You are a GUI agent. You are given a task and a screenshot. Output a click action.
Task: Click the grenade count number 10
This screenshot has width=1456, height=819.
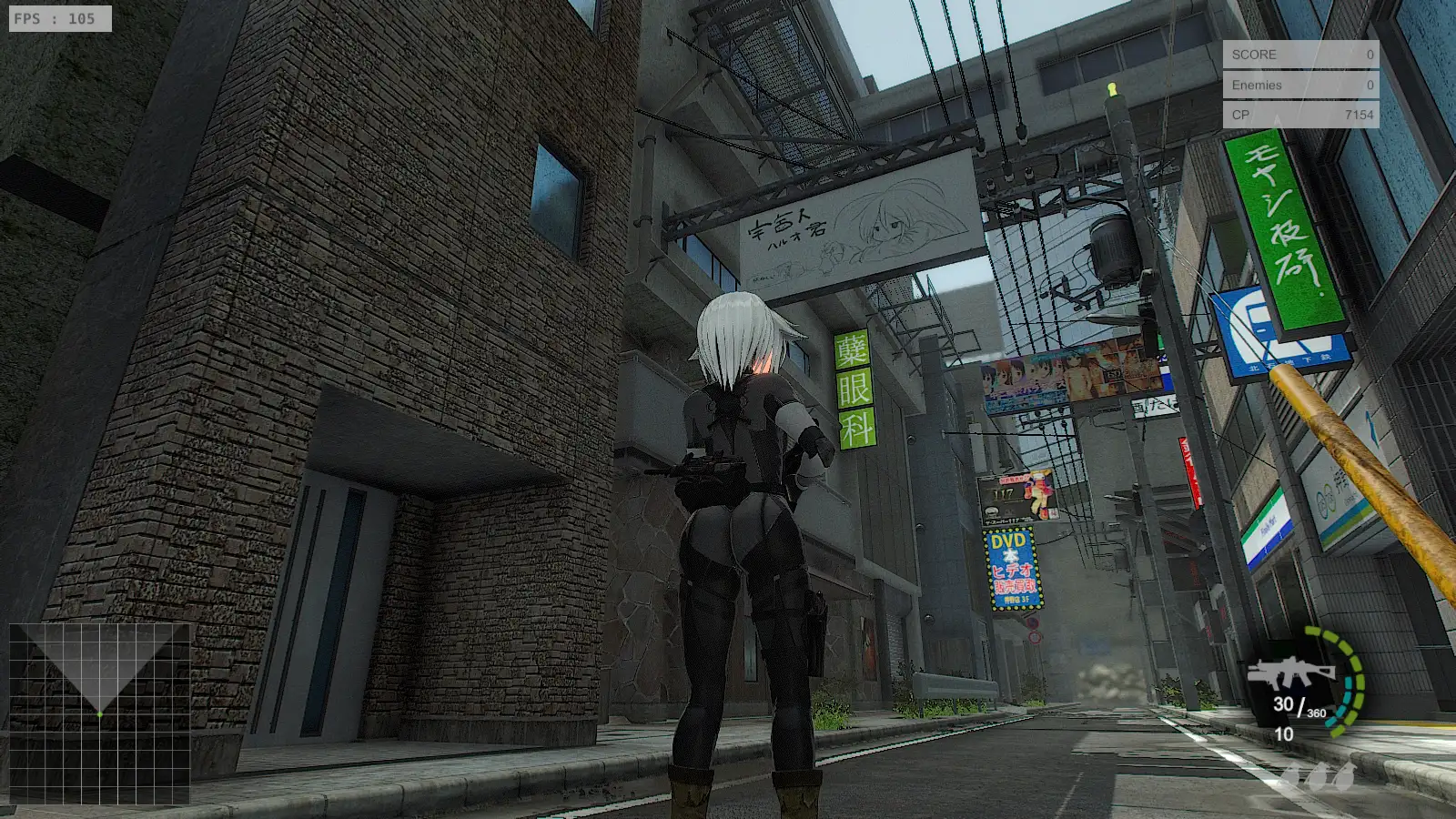coord(1282,735)
